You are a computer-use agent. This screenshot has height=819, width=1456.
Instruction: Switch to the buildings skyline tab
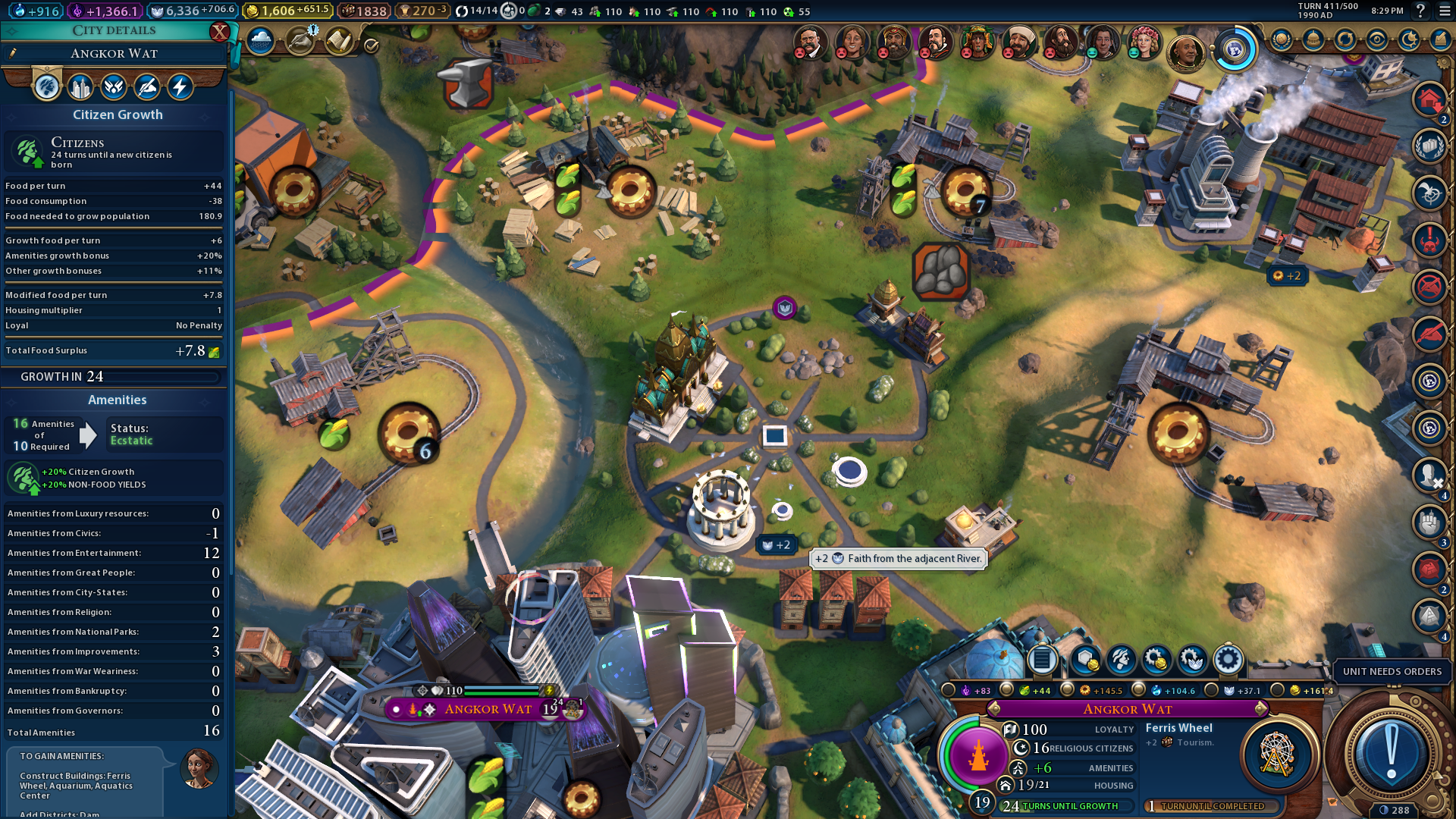click(x=80, y=87)
